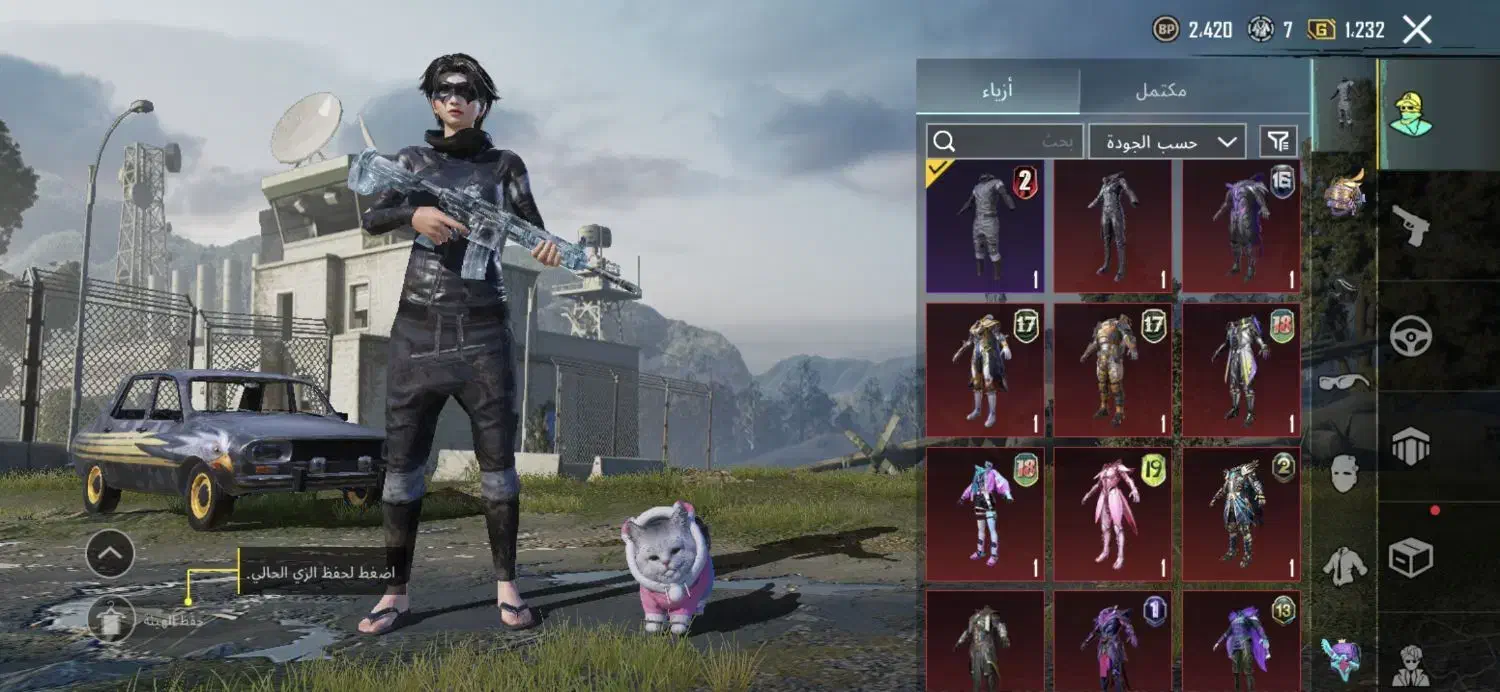Close the inventory with the X button
The image size is (1500, 692).
(x=1417, y=30)
